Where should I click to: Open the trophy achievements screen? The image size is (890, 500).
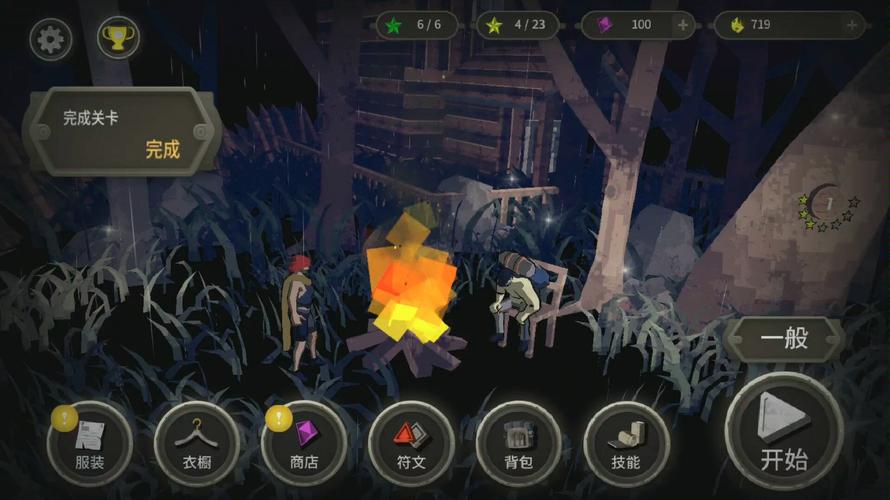click(x=118, y=40)
